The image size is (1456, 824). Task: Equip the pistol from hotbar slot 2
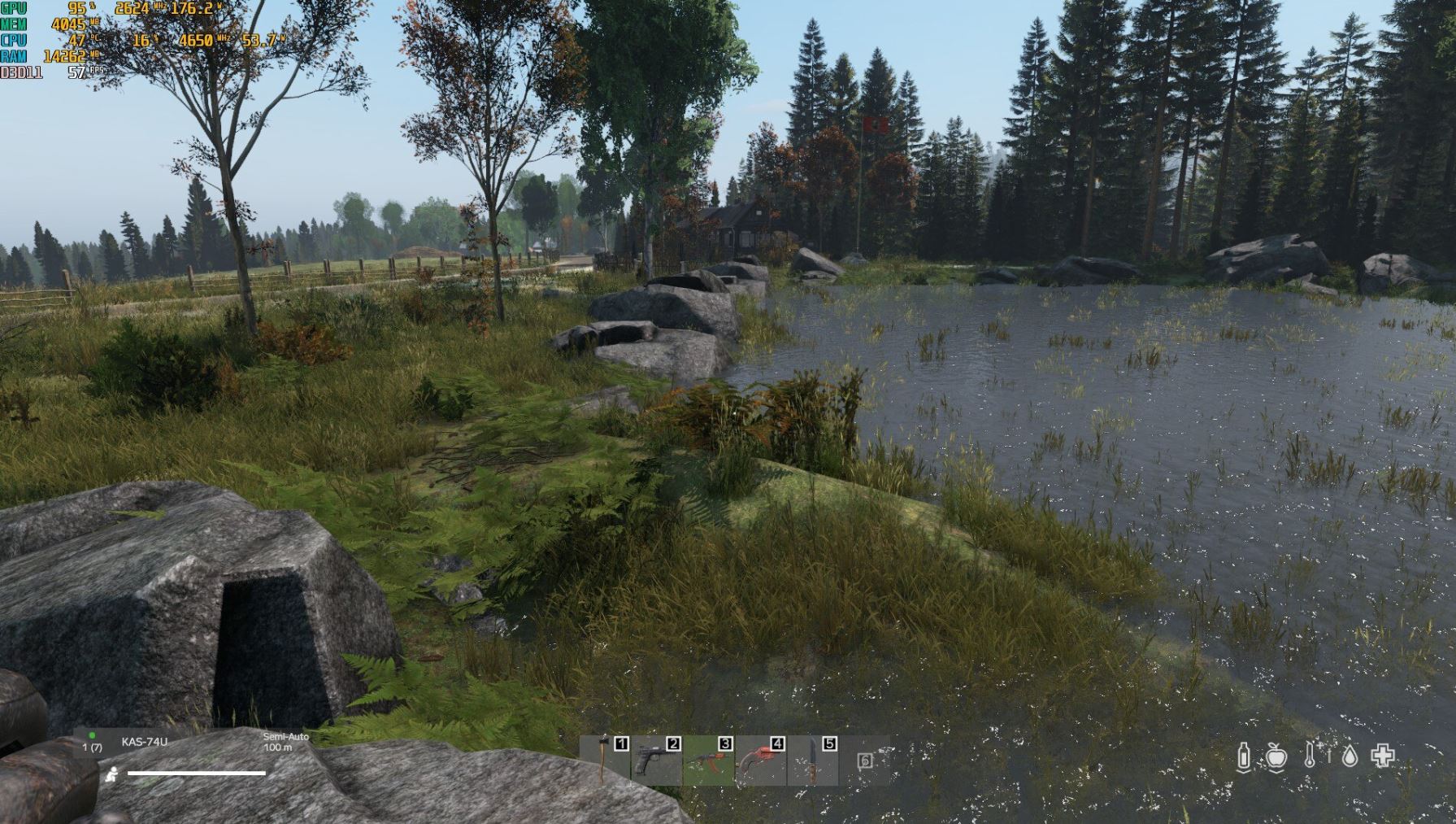click(x=657, y=761)
